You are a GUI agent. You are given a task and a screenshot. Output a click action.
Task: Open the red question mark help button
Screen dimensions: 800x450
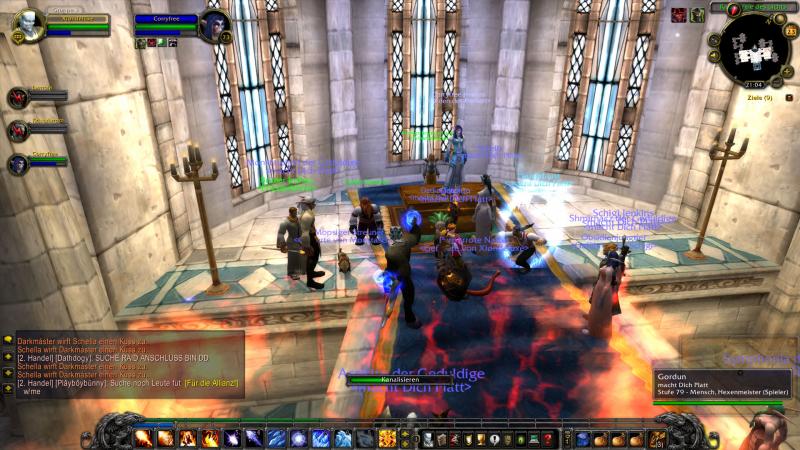coord(548,438)
